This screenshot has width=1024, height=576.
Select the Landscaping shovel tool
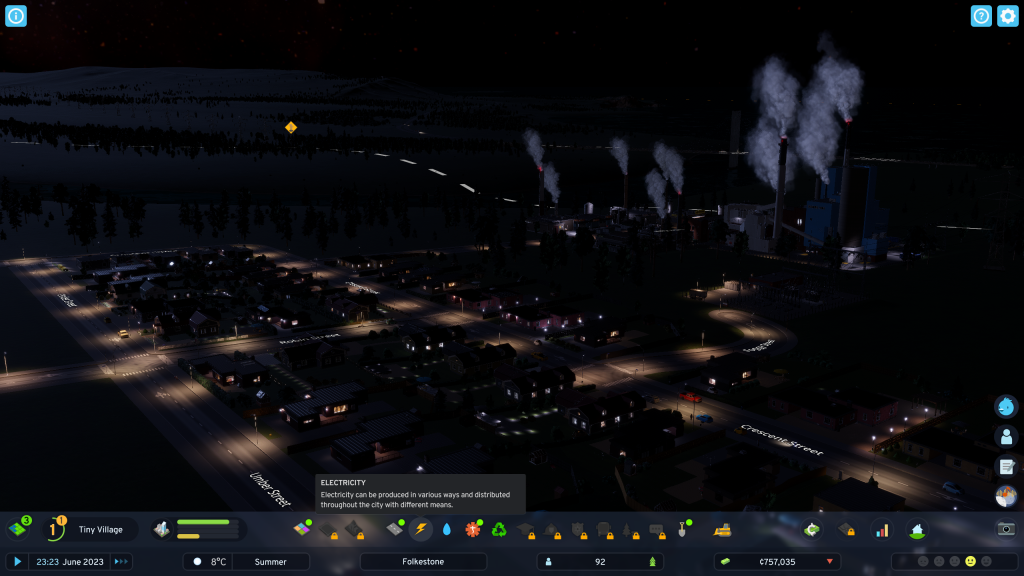684,529
